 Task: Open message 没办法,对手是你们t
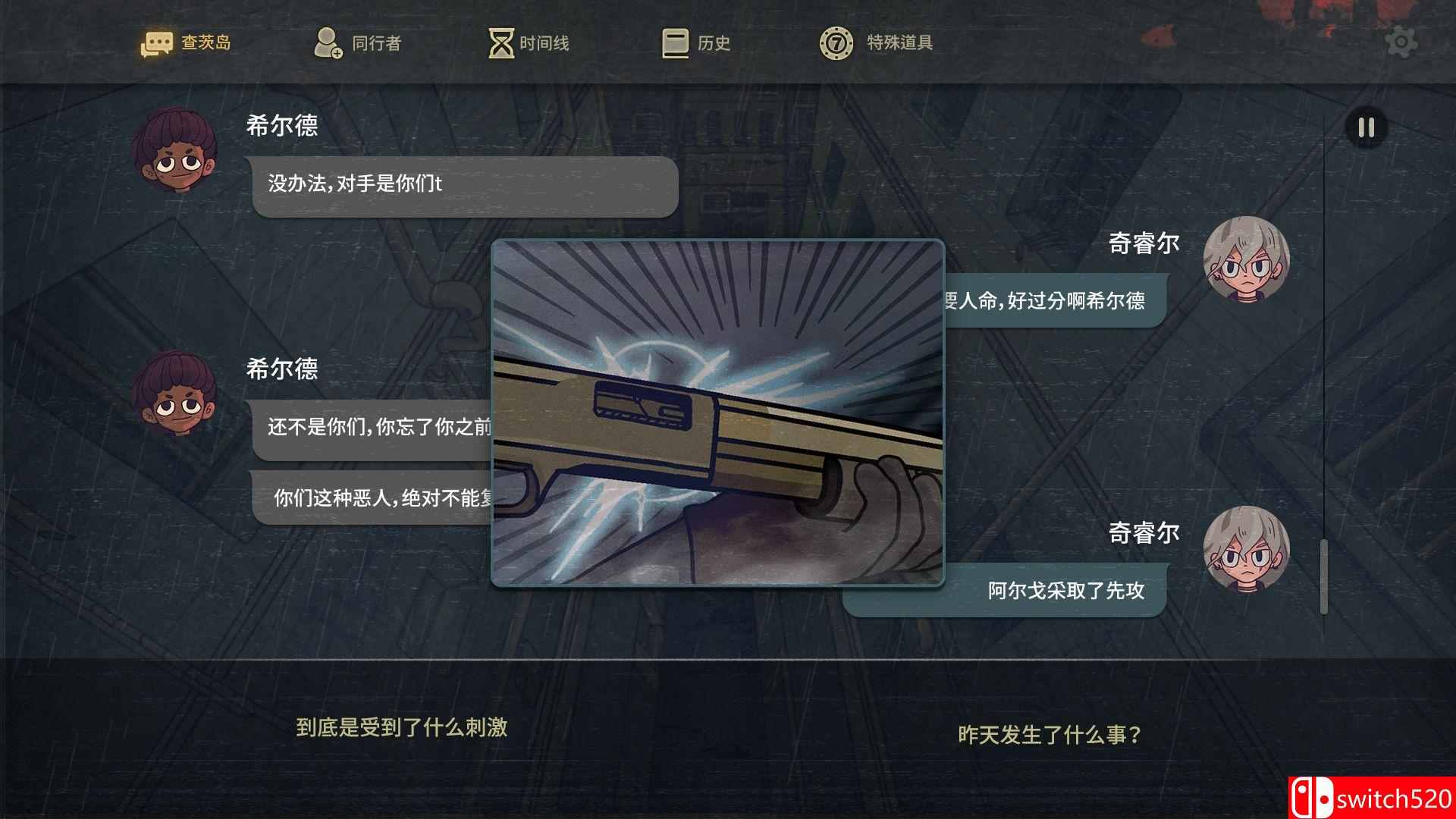pyautogui.click(x=463, y=184)
